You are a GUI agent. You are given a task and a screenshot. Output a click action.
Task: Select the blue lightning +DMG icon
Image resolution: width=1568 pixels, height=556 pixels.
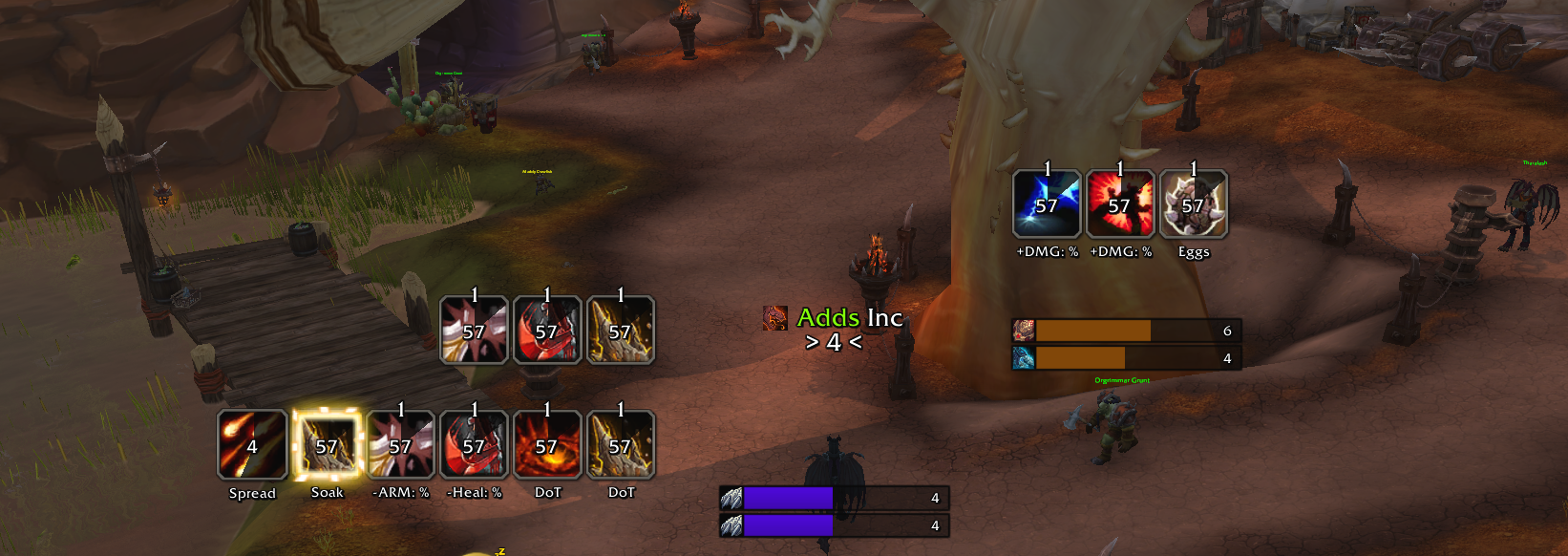pos(1047,204)
